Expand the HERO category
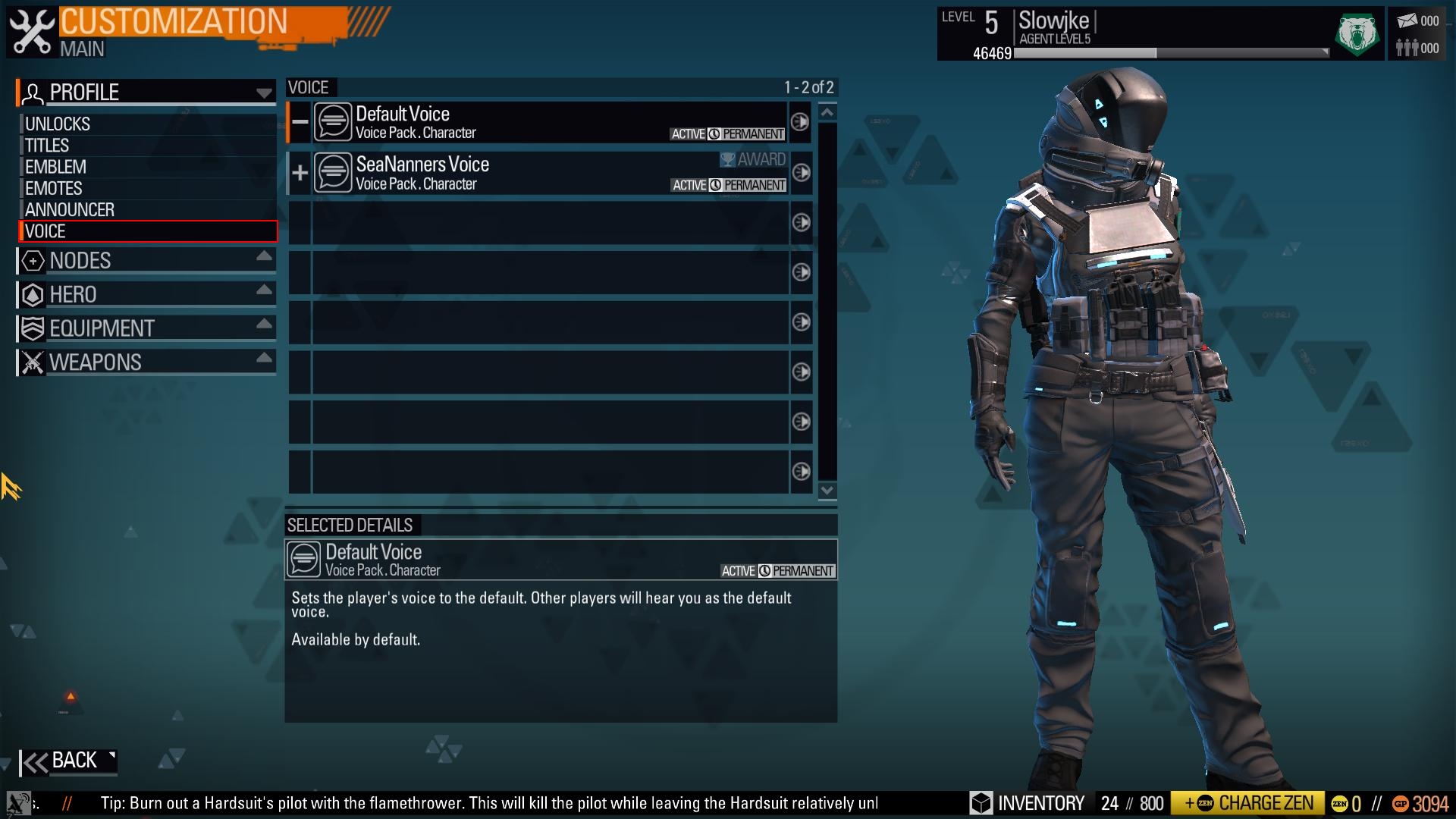The width and height of the screenshot is (1456, 819). point(146,294)
